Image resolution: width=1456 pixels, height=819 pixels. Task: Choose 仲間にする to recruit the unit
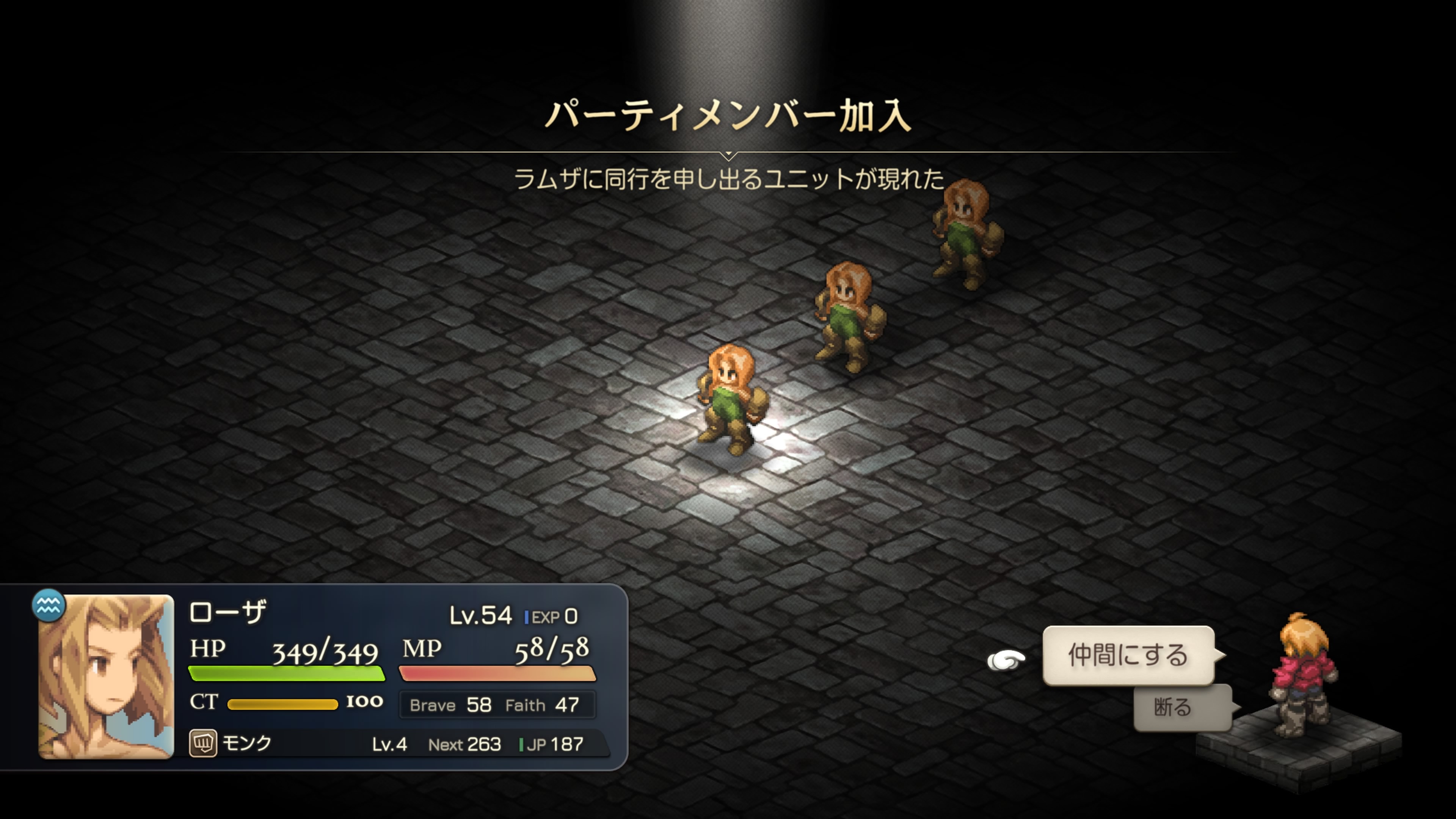click(1128, 655)
